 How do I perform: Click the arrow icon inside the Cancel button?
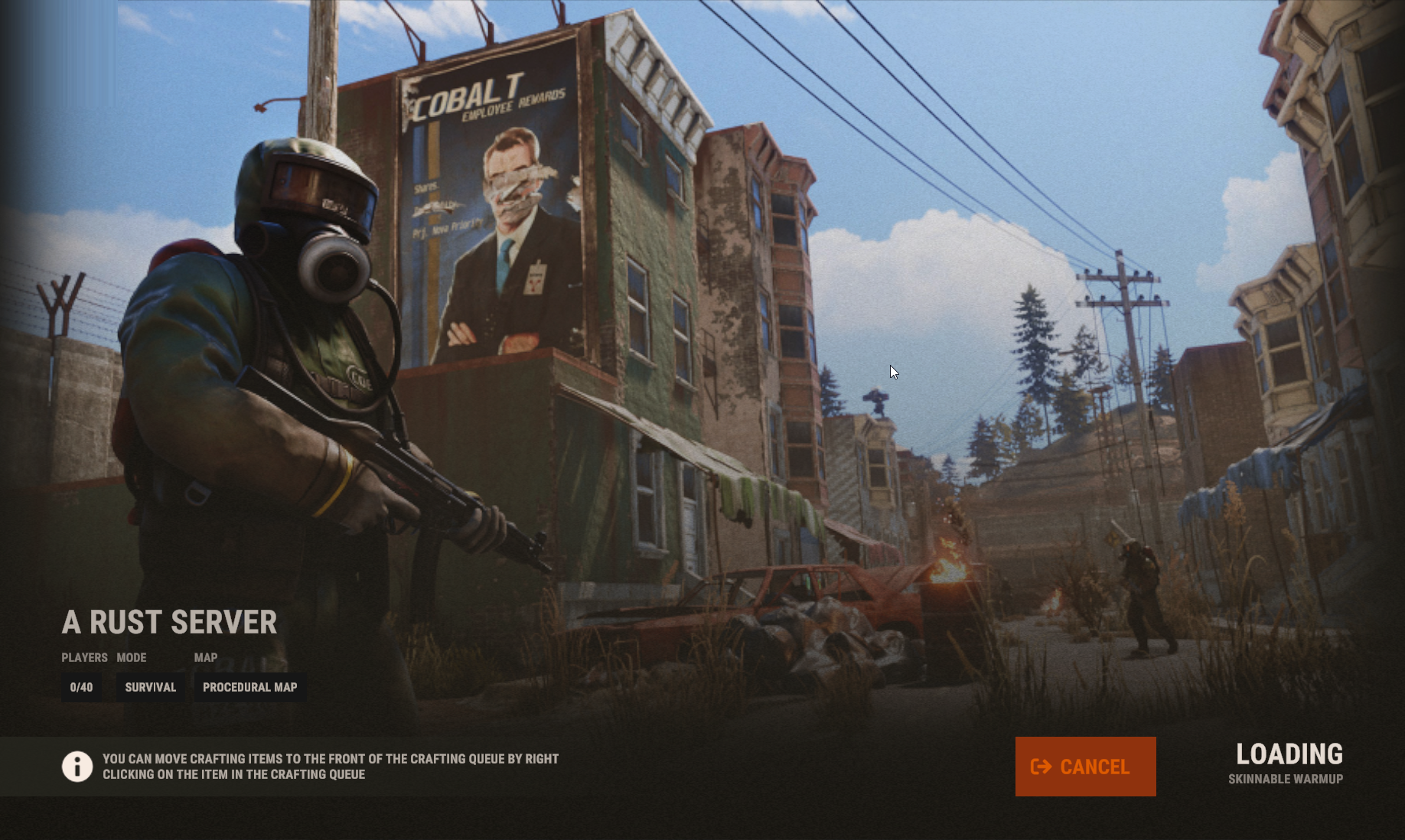tap(1041, 767)
